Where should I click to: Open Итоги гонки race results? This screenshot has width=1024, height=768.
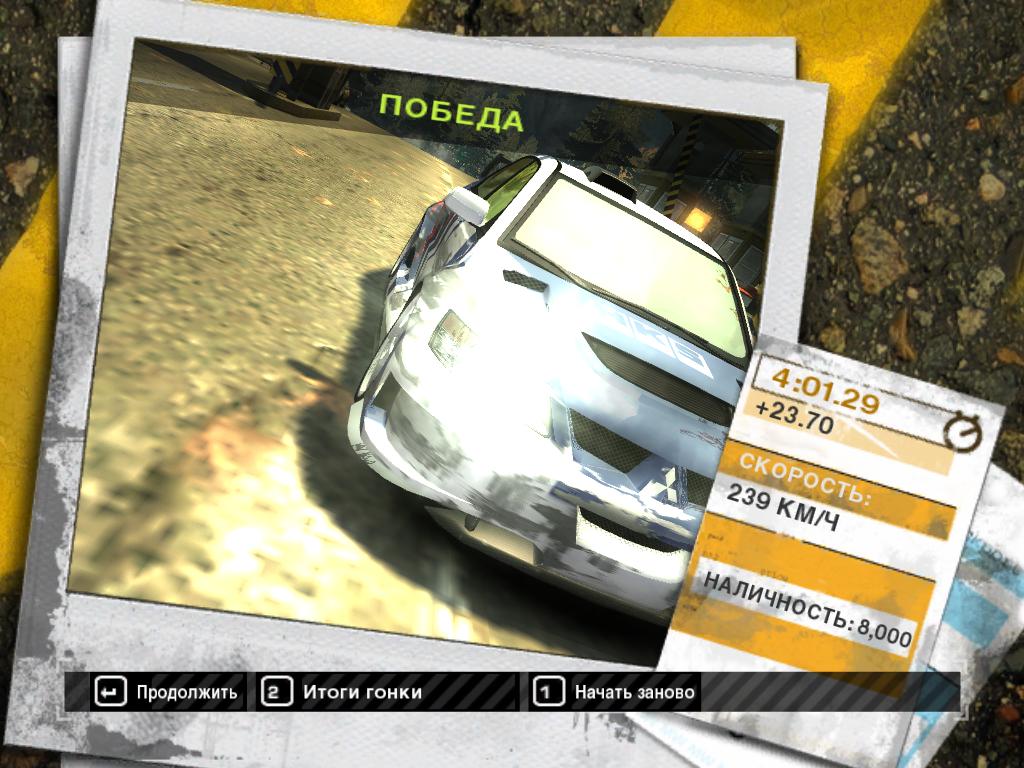(x=344, y=692)
